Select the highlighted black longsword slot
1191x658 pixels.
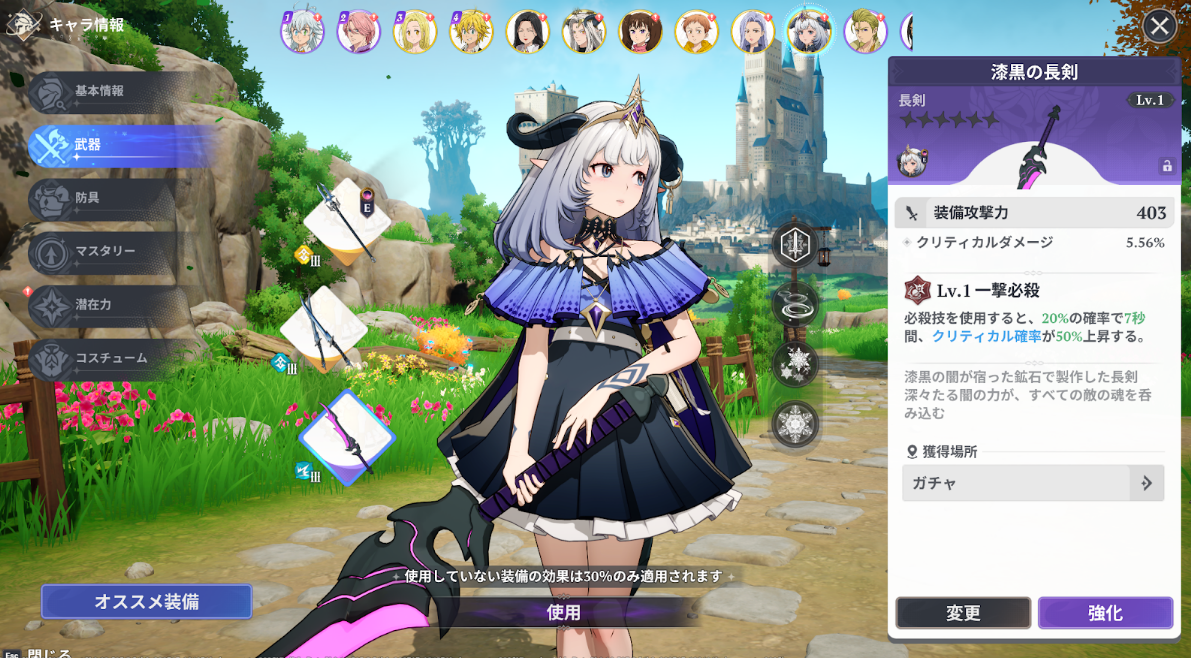coord(347,438)
